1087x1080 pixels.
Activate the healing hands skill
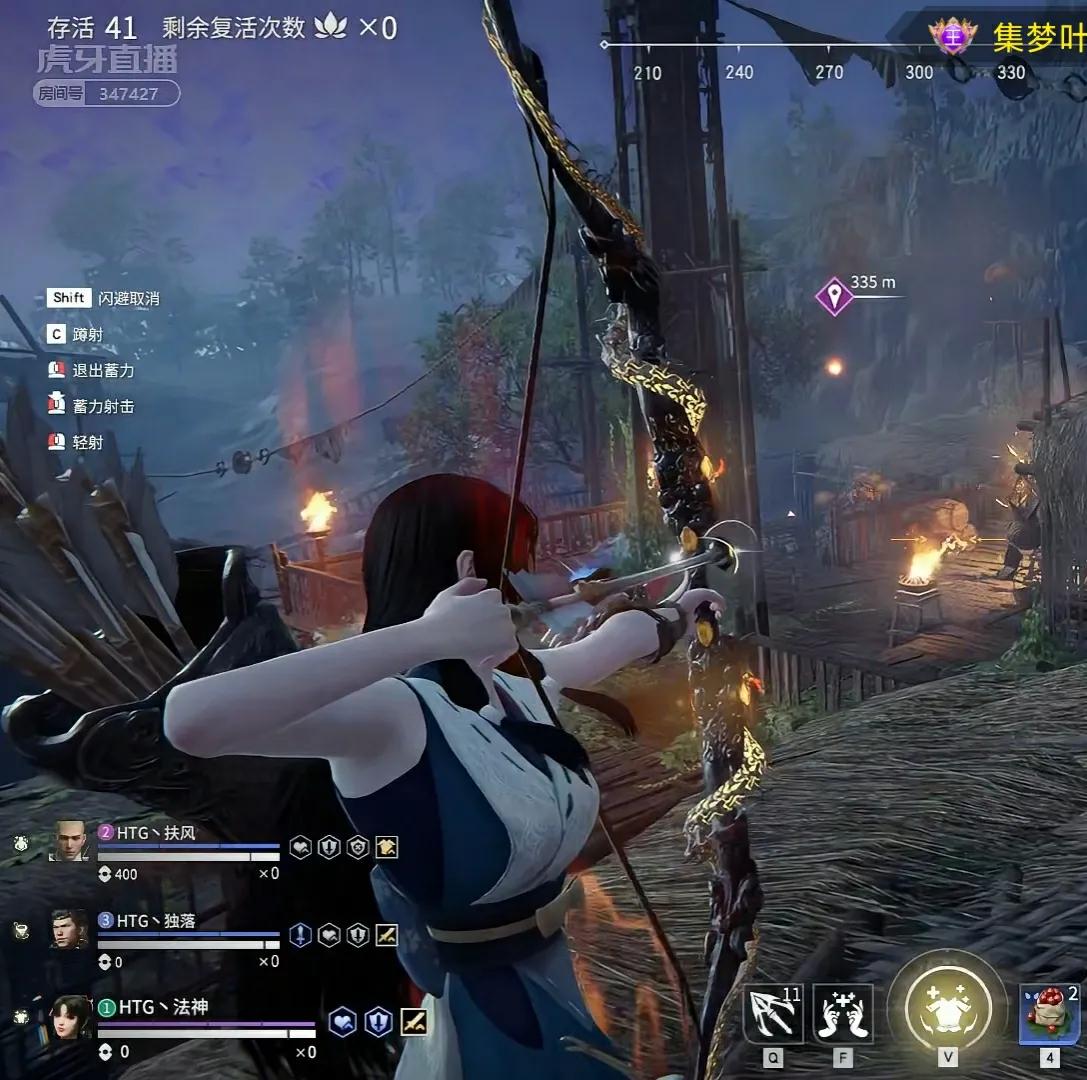842,1014
